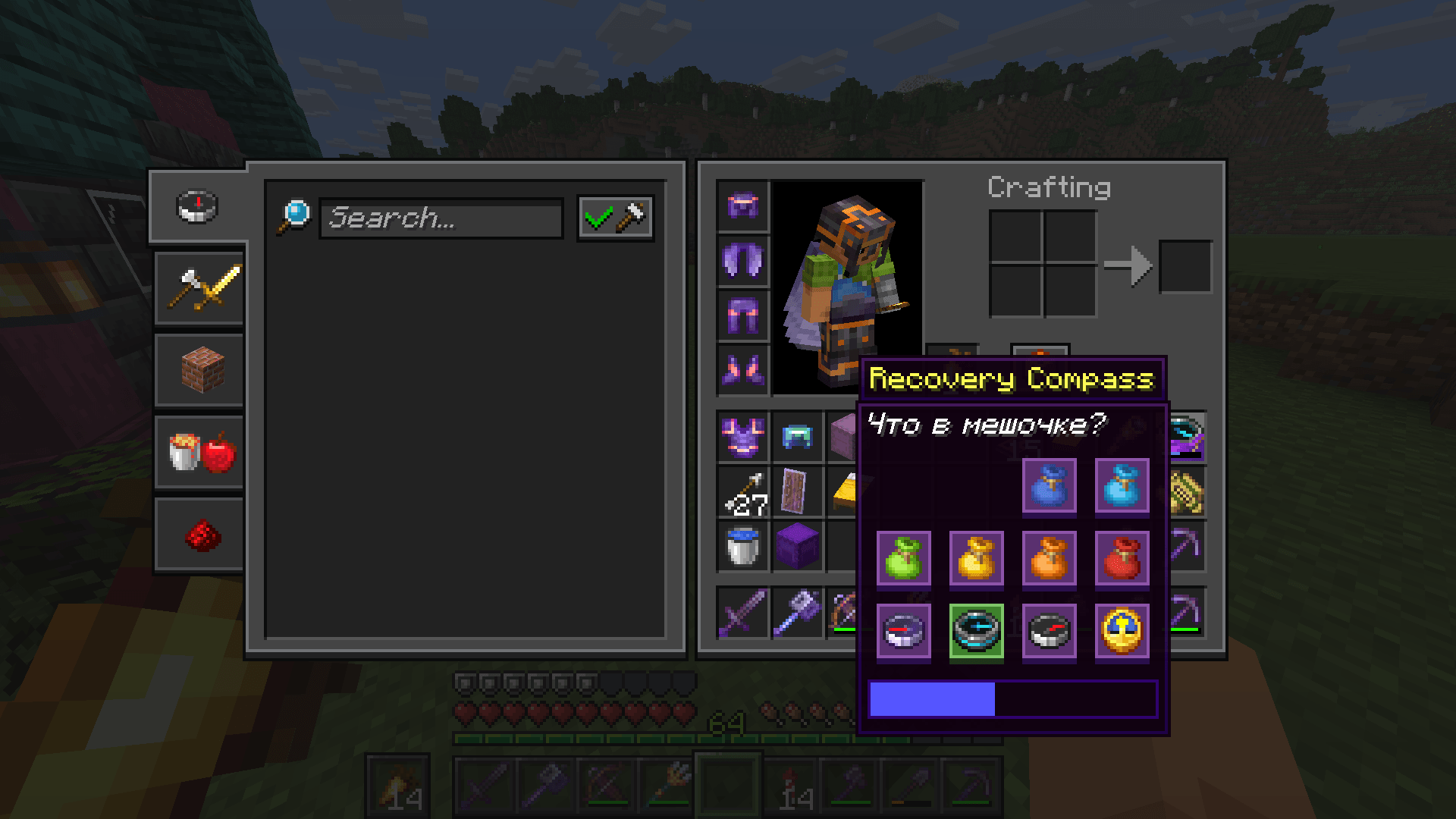Click the bundle fullness progress bar

(x=1012, y=698)
